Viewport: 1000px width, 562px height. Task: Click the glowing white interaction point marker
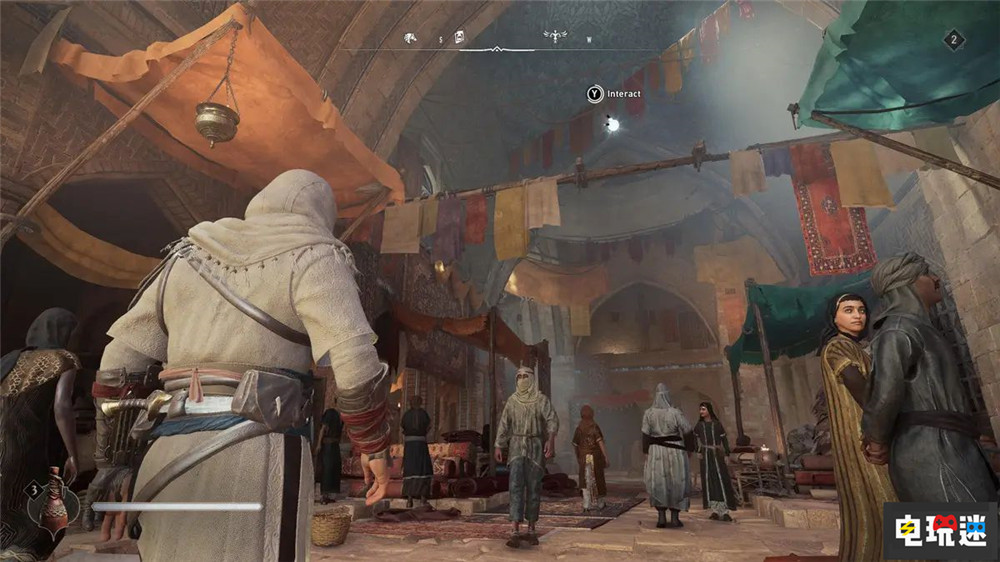tap(612, 124)
